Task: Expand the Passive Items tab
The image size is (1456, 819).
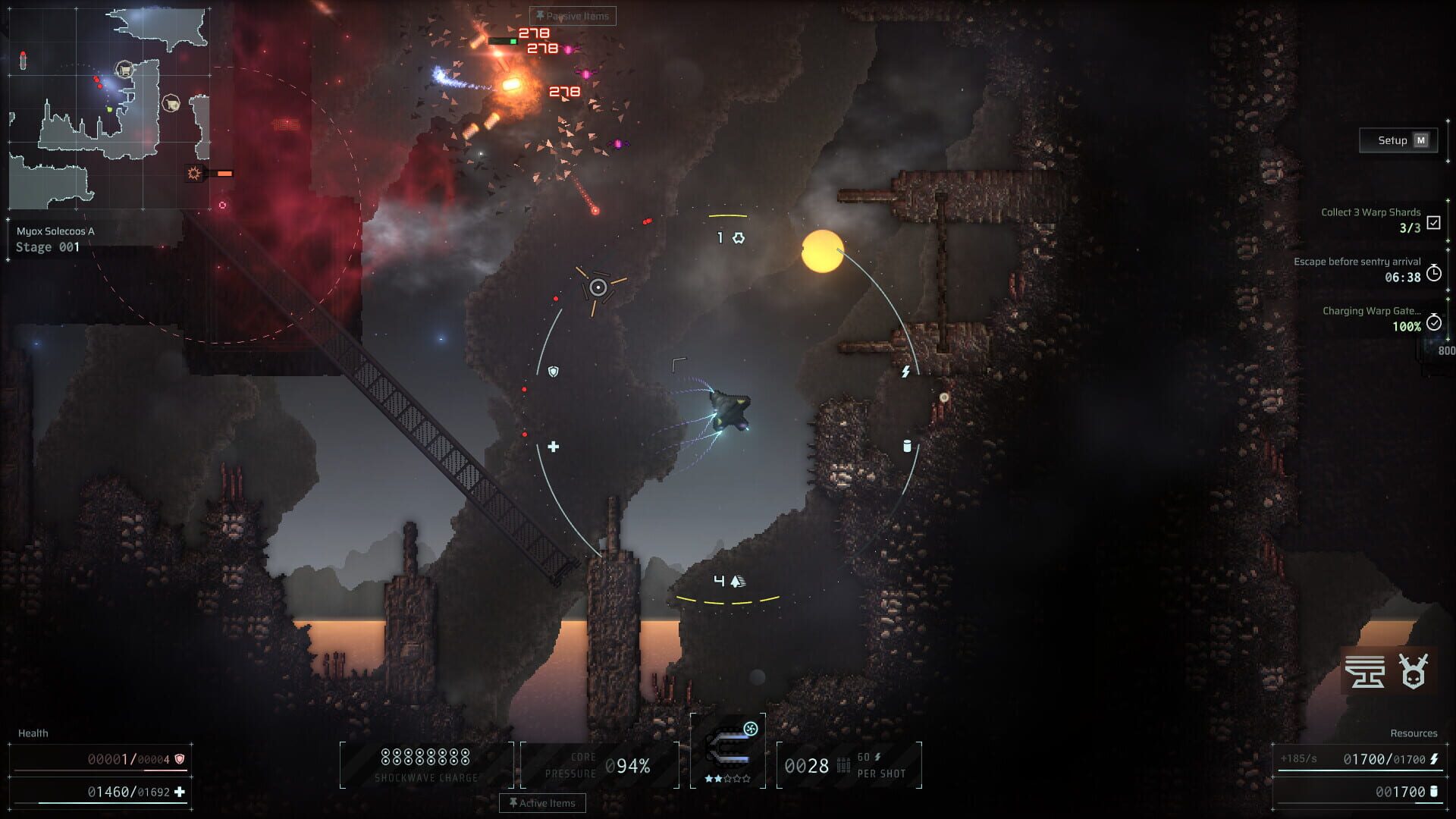Action: point(573,16)
